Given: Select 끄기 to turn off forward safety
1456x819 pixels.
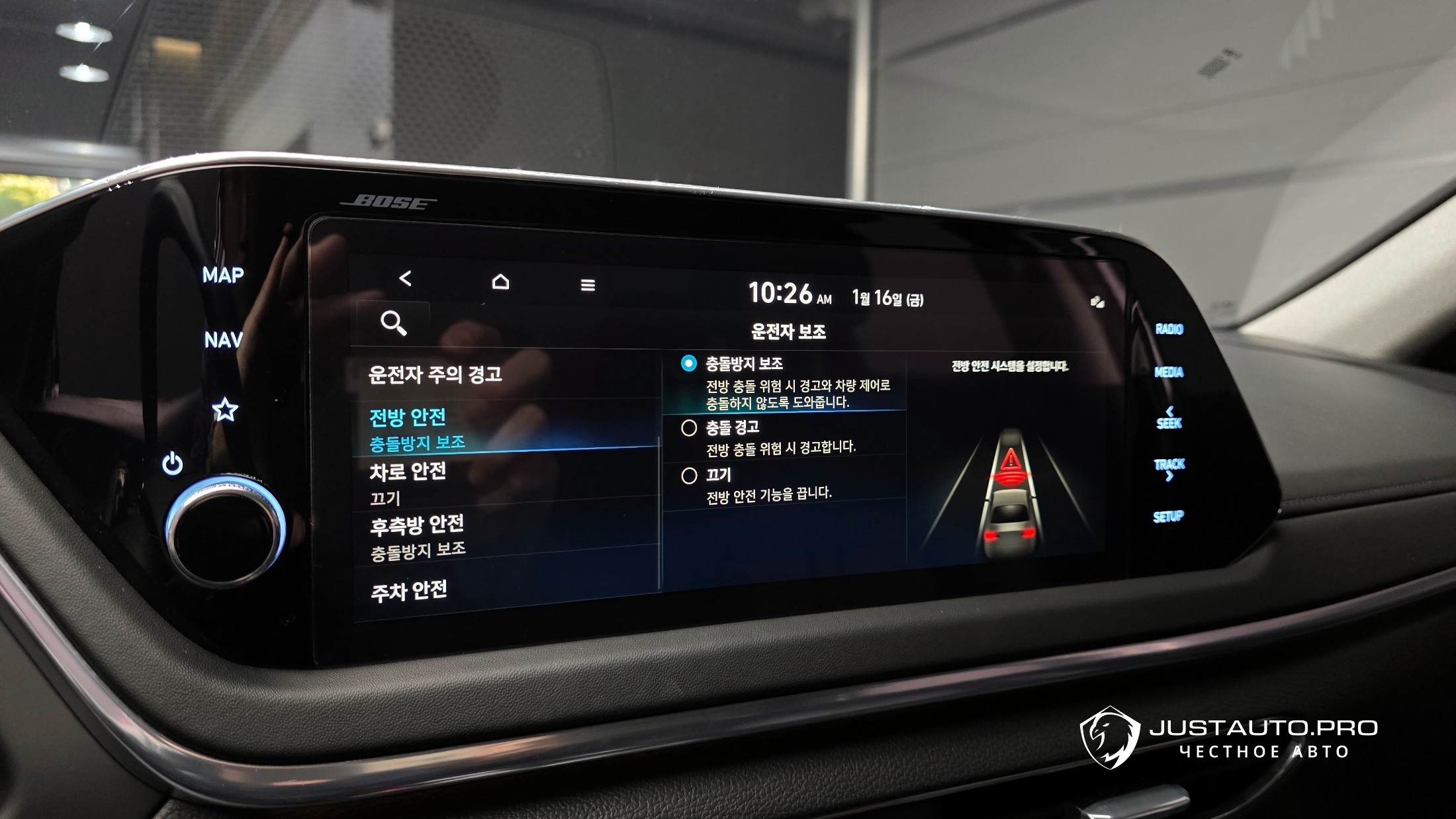Looking at the screenshot, I should click(689, 475).
